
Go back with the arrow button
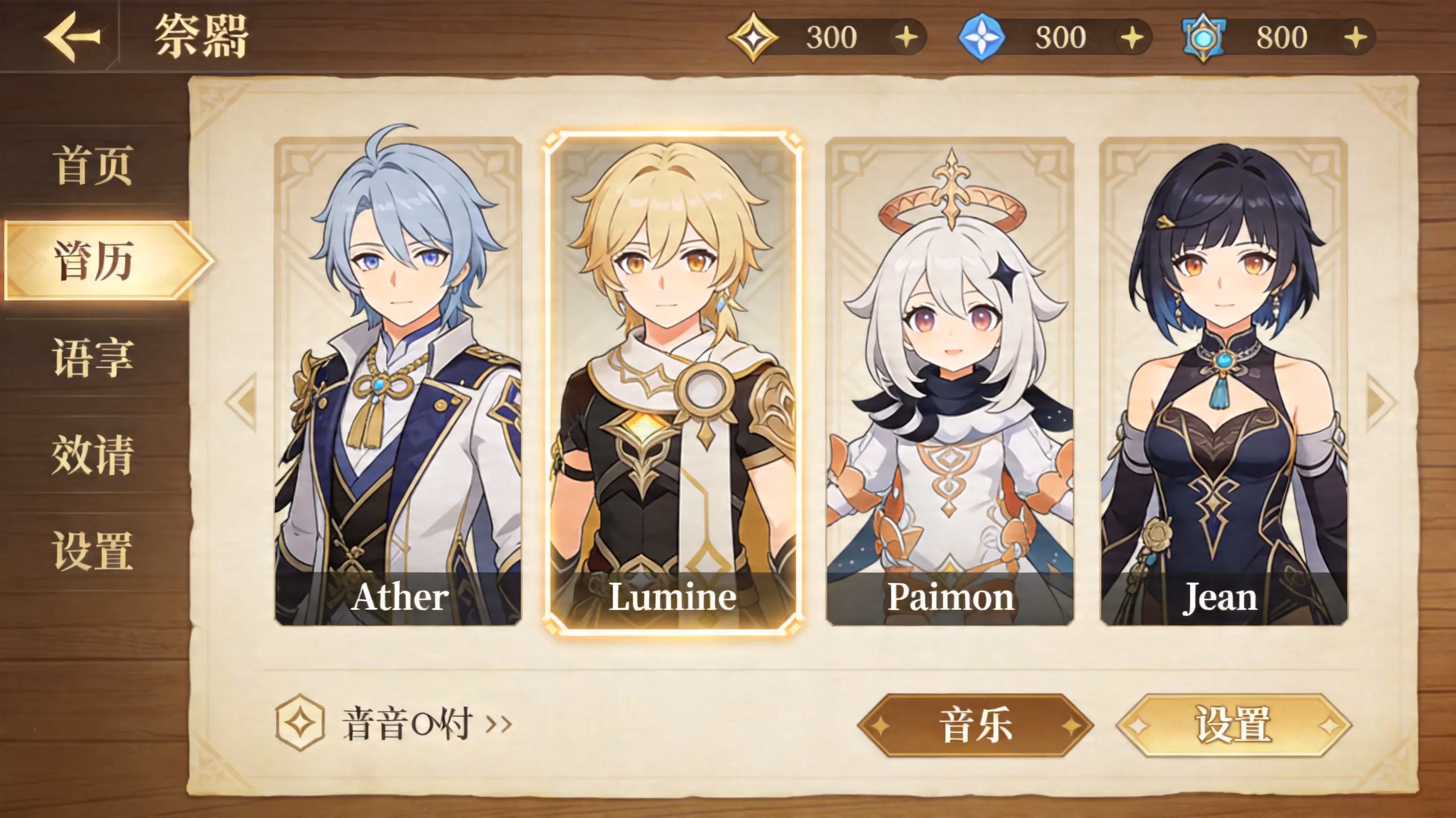72,37
